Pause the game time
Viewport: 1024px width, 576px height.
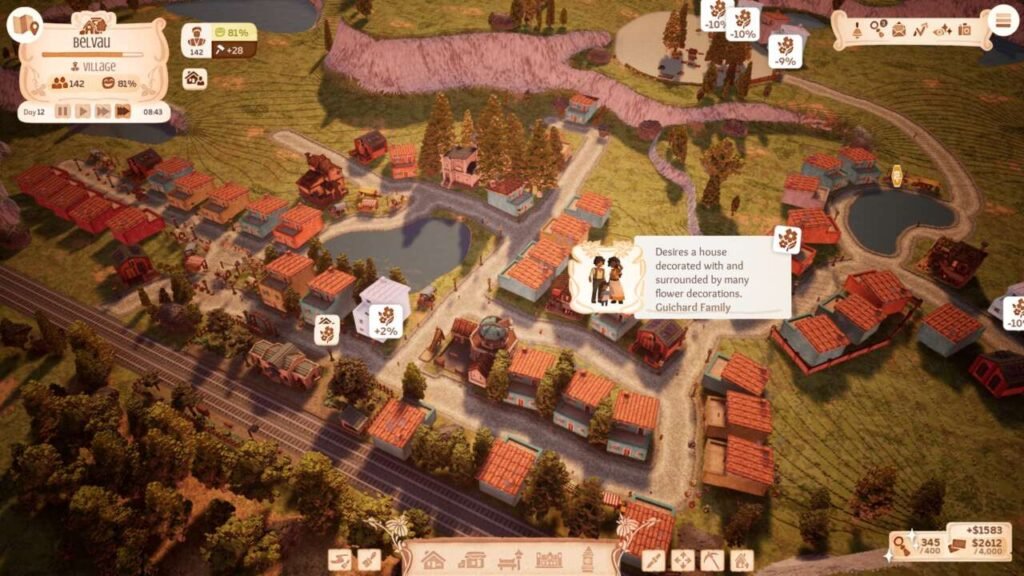coord(63,111)
